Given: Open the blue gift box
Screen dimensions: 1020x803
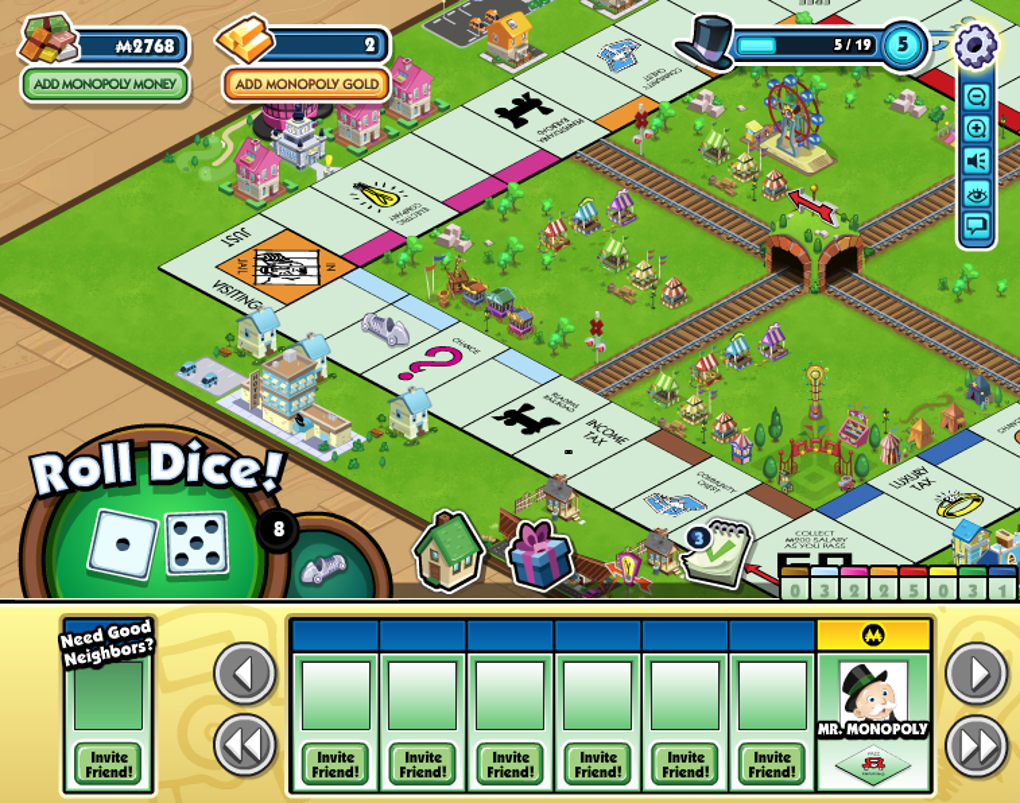Looking at the screenshot, I should click(x=540, y=556).
